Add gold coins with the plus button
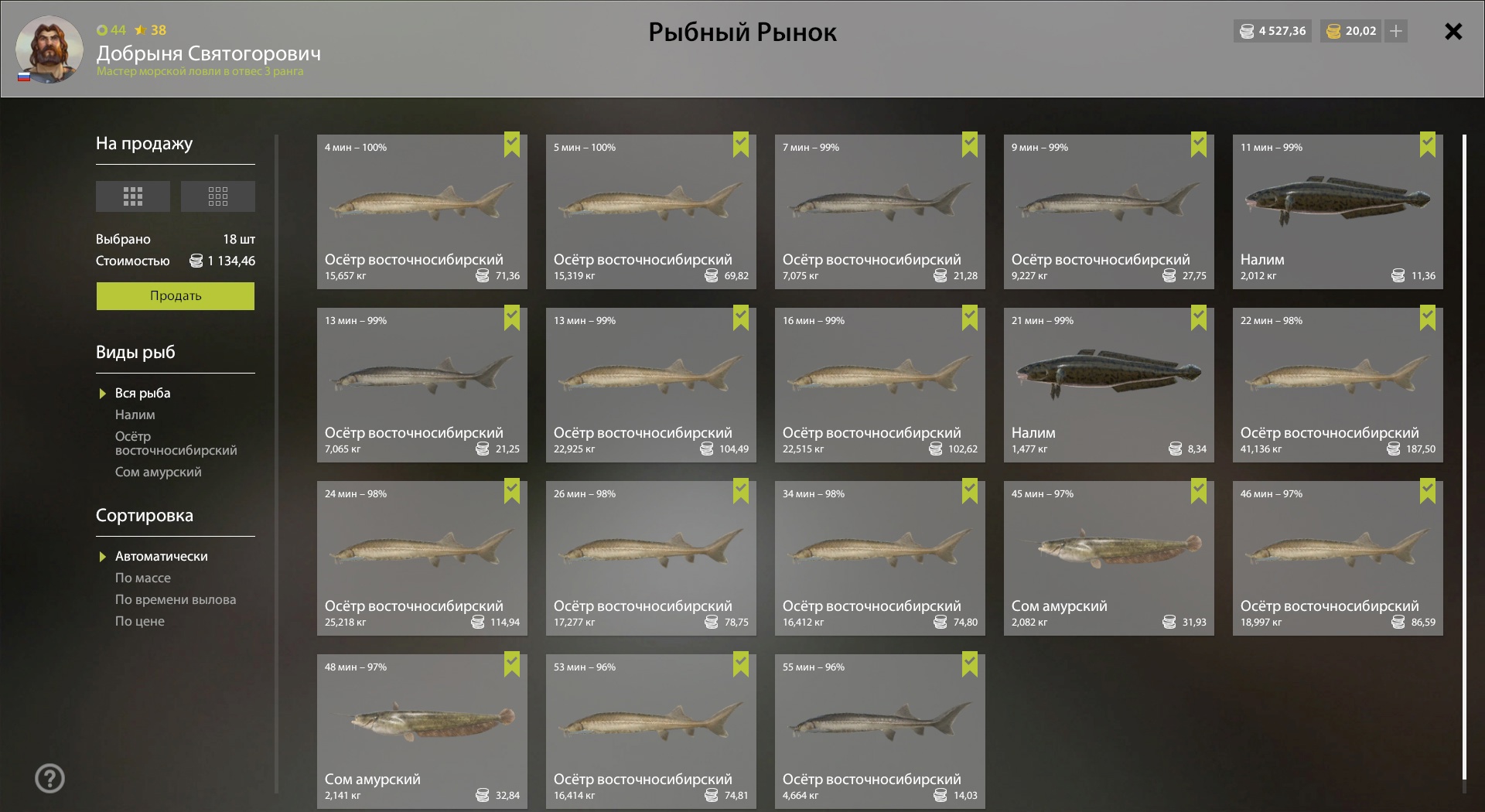The image size is (1485, 812). (x=1396, y=31)
